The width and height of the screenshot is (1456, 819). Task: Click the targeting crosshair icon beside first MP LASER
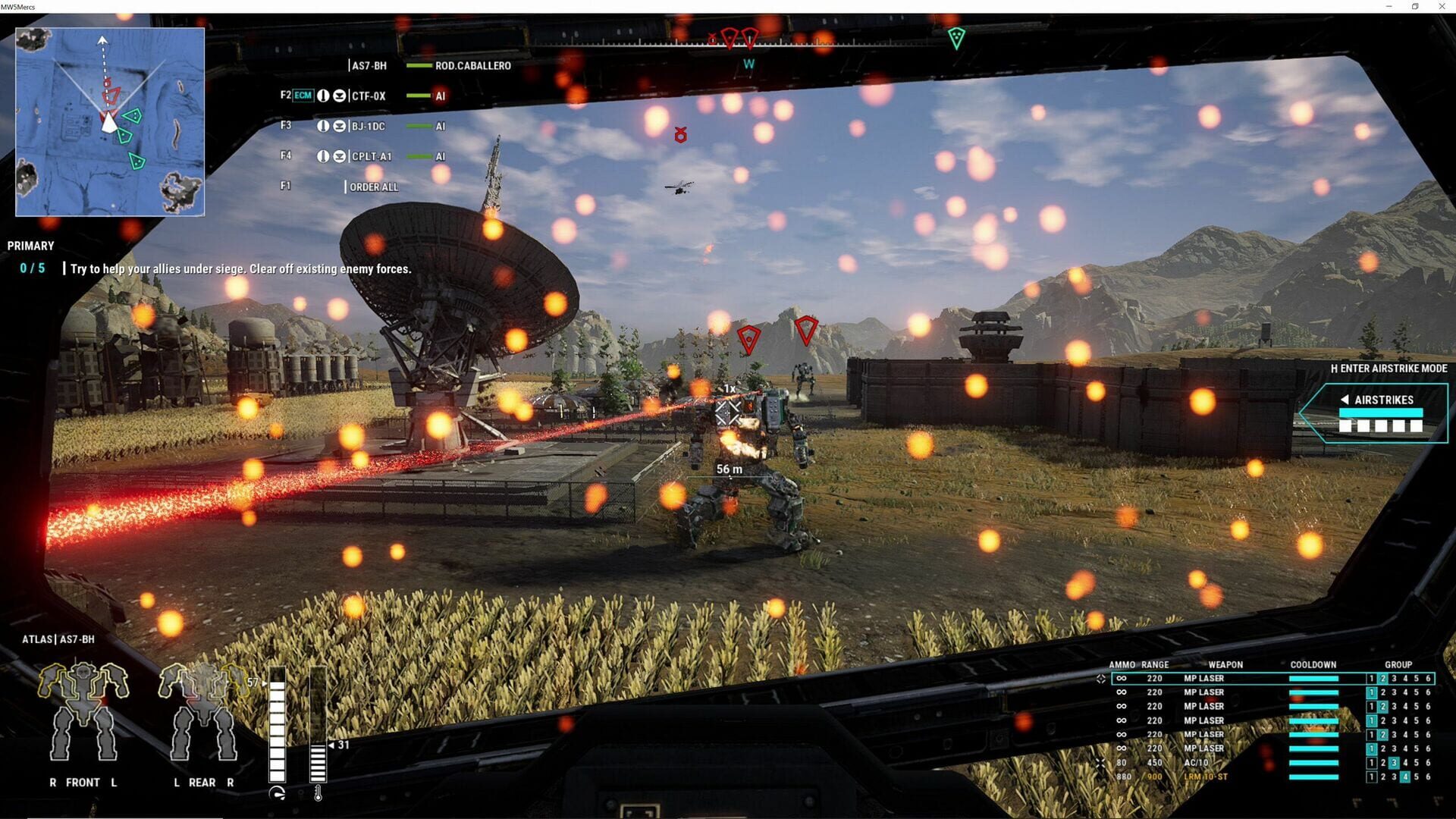tap(1102, 679)
